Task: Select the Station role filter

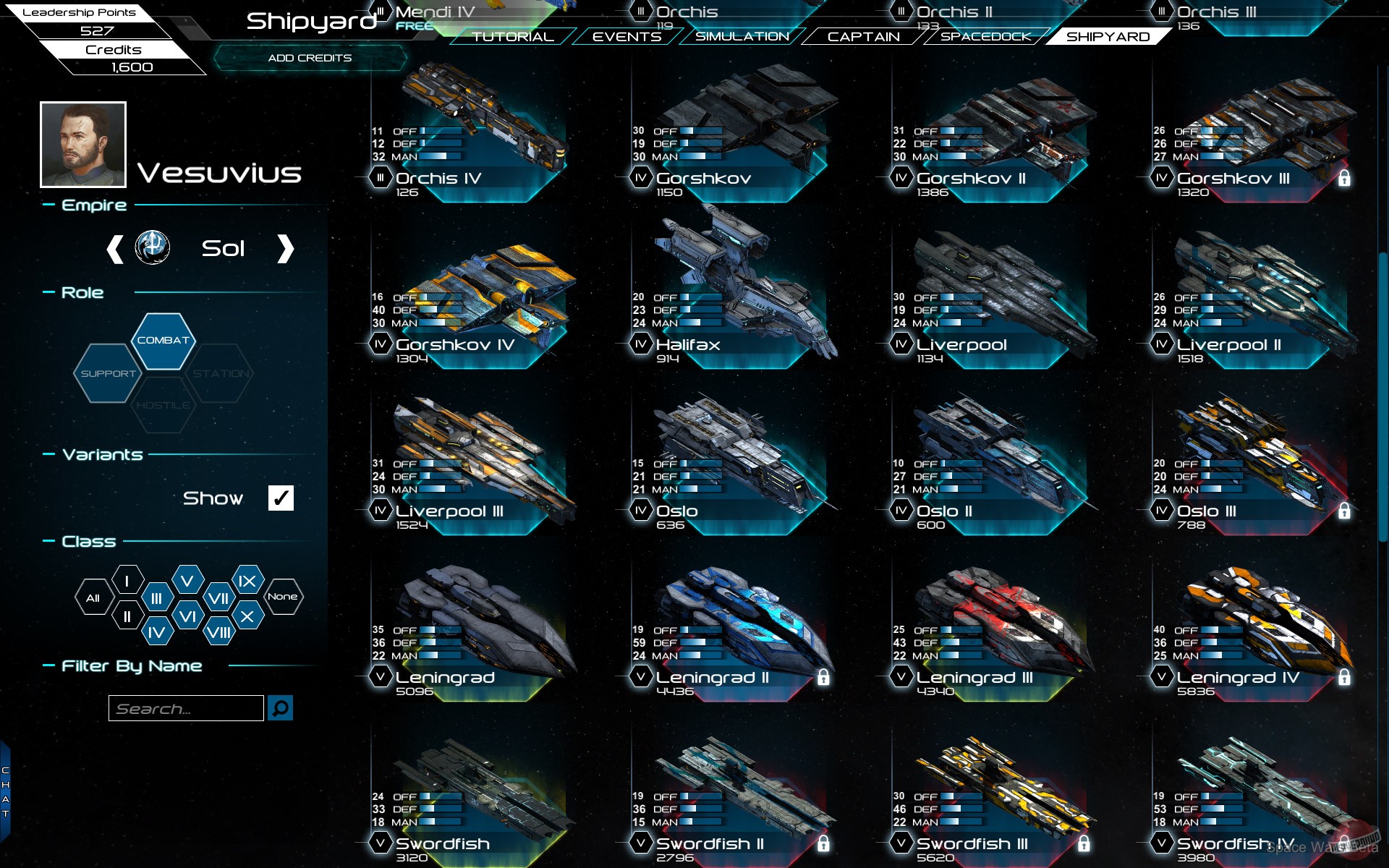Action: tap(221, 374)
